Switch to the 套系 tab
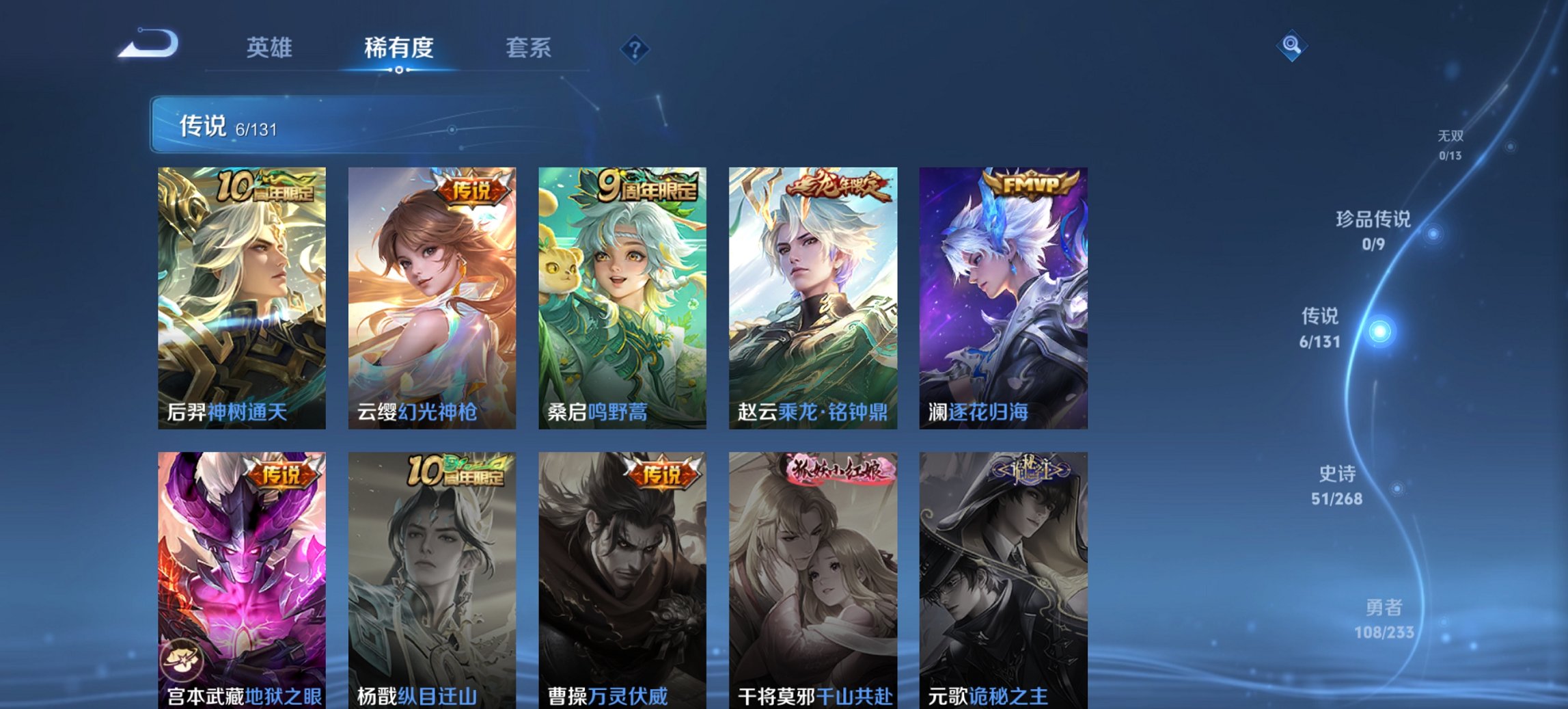Viewport: 1568px width, 709px height. 529,48
